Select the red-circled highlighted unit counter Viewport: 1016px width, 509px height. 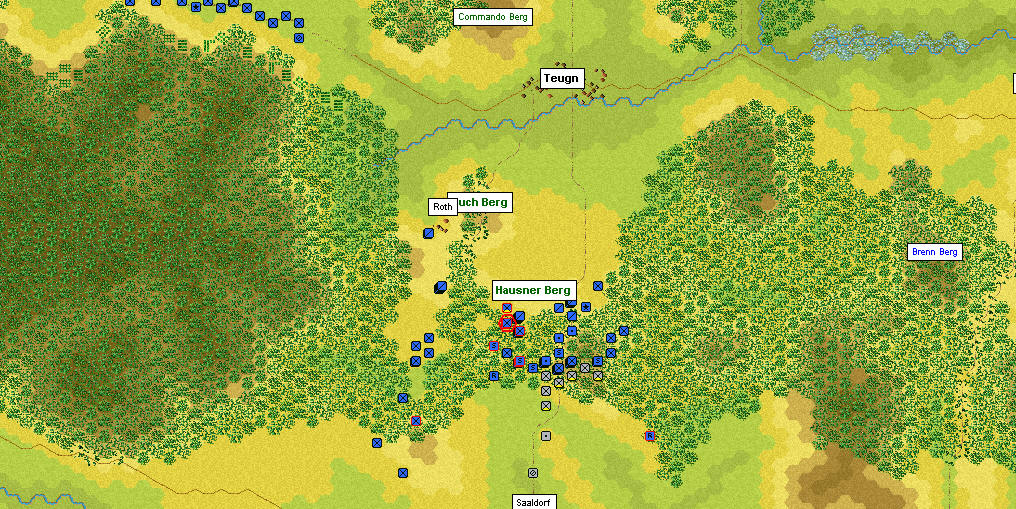tap(507, 322)
